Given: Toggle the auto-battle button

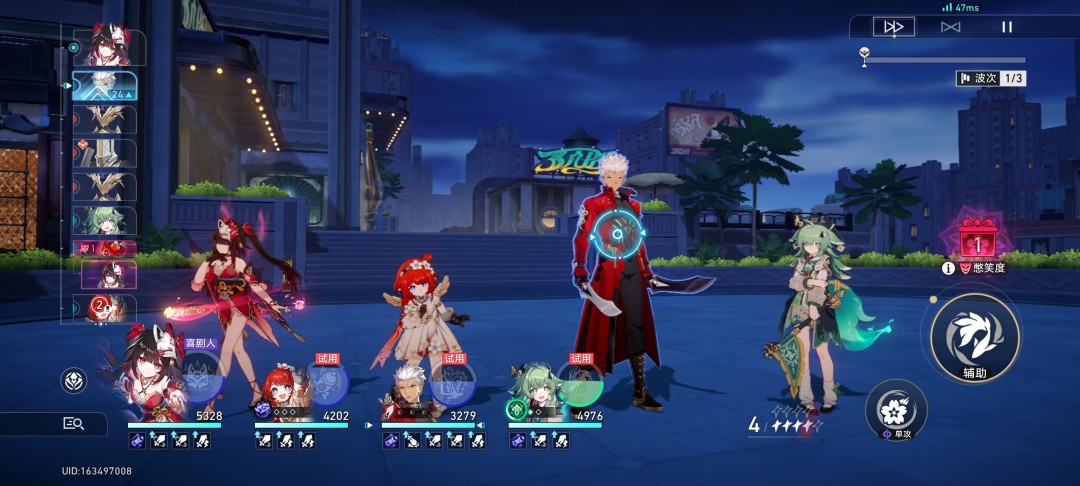Looking at the screenshot, I should click(x=950, y=27).
